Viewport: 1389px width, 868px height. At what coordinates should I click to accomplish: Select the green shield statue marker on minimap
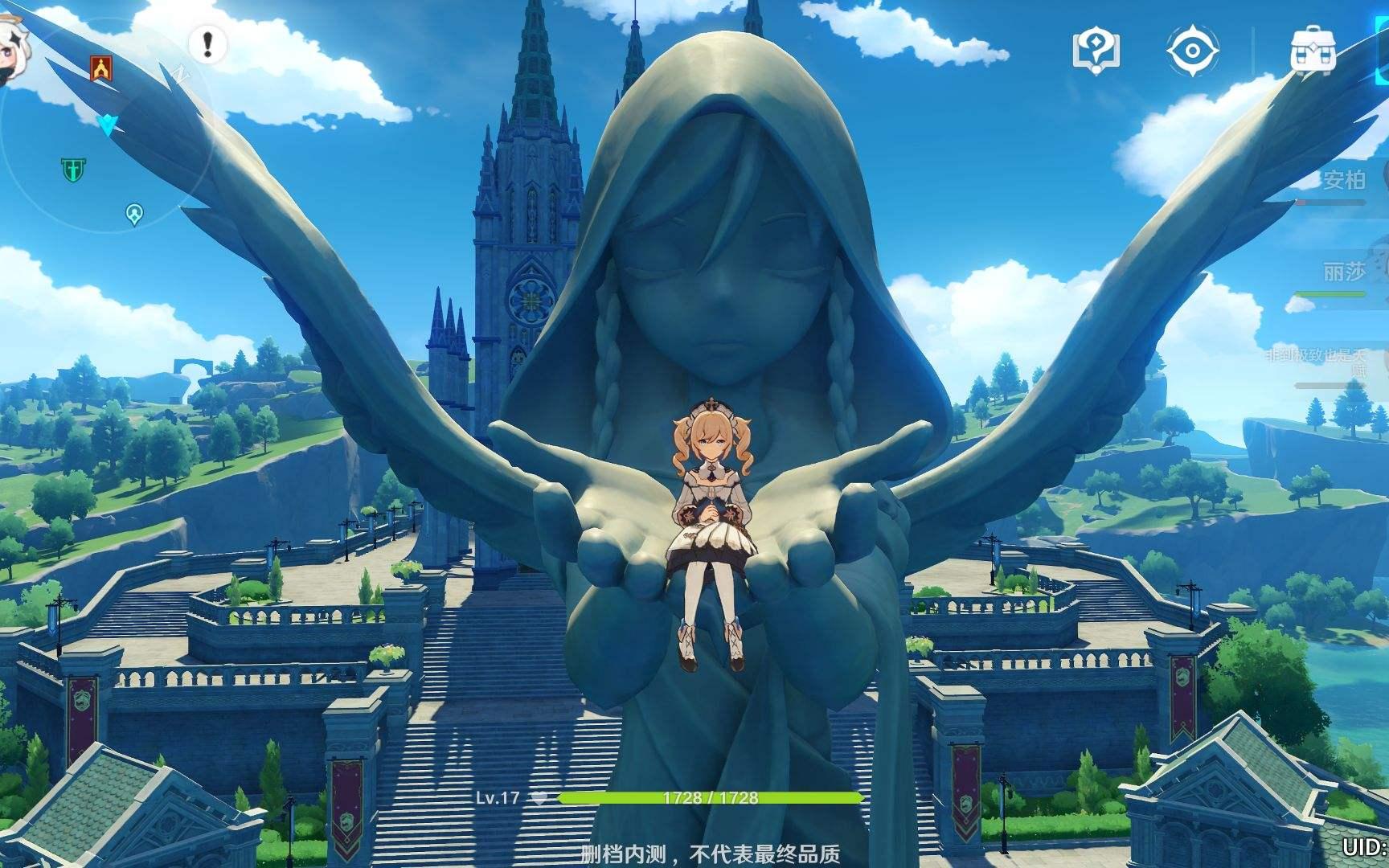coord(73,169)
